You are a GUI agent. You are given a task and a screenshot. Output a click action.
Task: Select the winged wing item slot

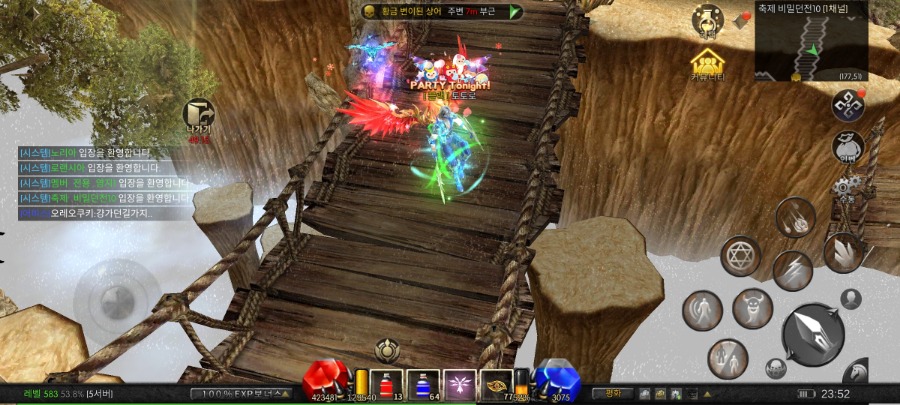point(461,384)
